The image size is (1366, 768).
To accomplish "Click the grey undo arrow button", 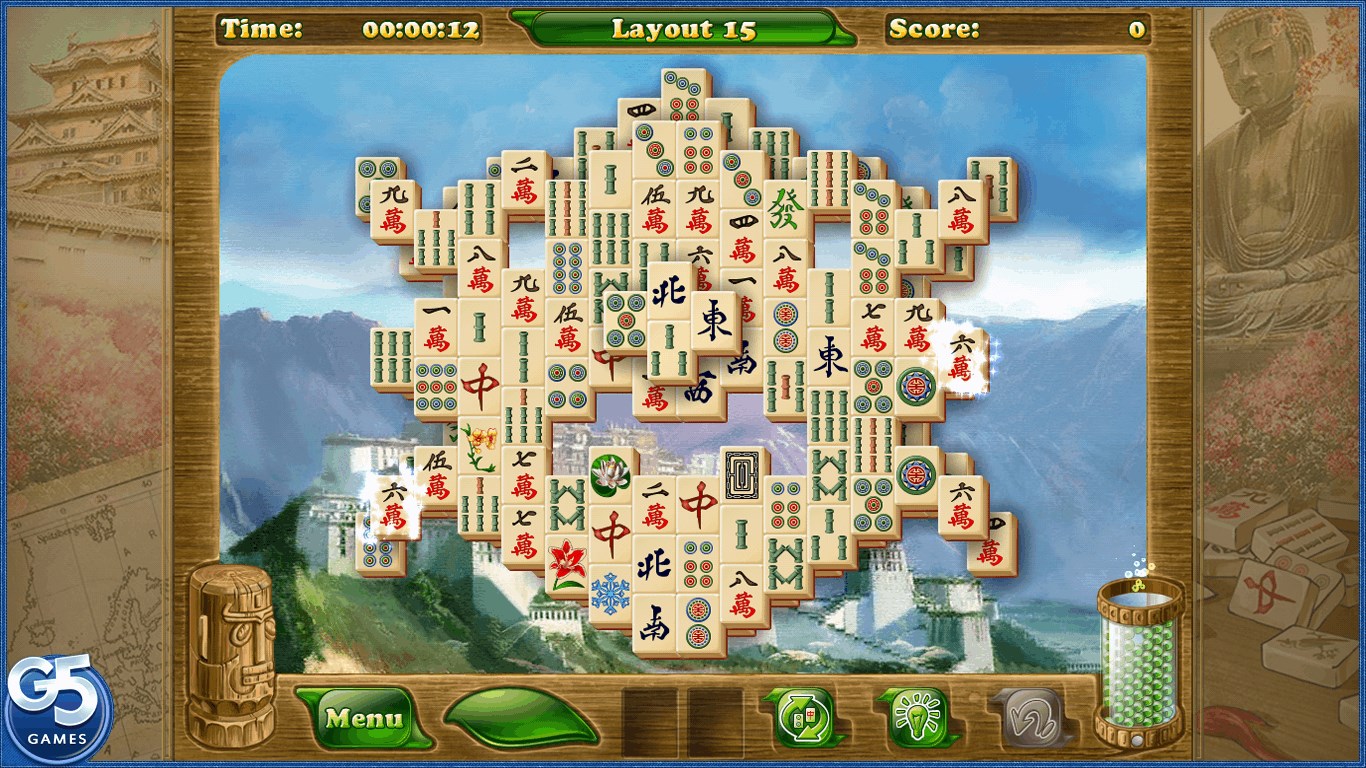I will pyautogui.click(x=1026, y=717).
